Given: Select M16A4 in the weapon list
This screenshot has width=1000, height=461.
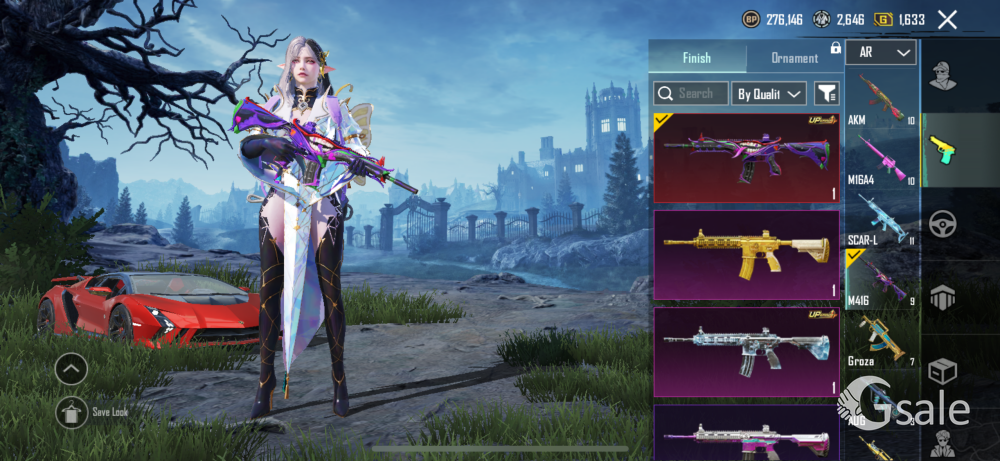Looking at the screenshot, I should (x=881, y=158).
